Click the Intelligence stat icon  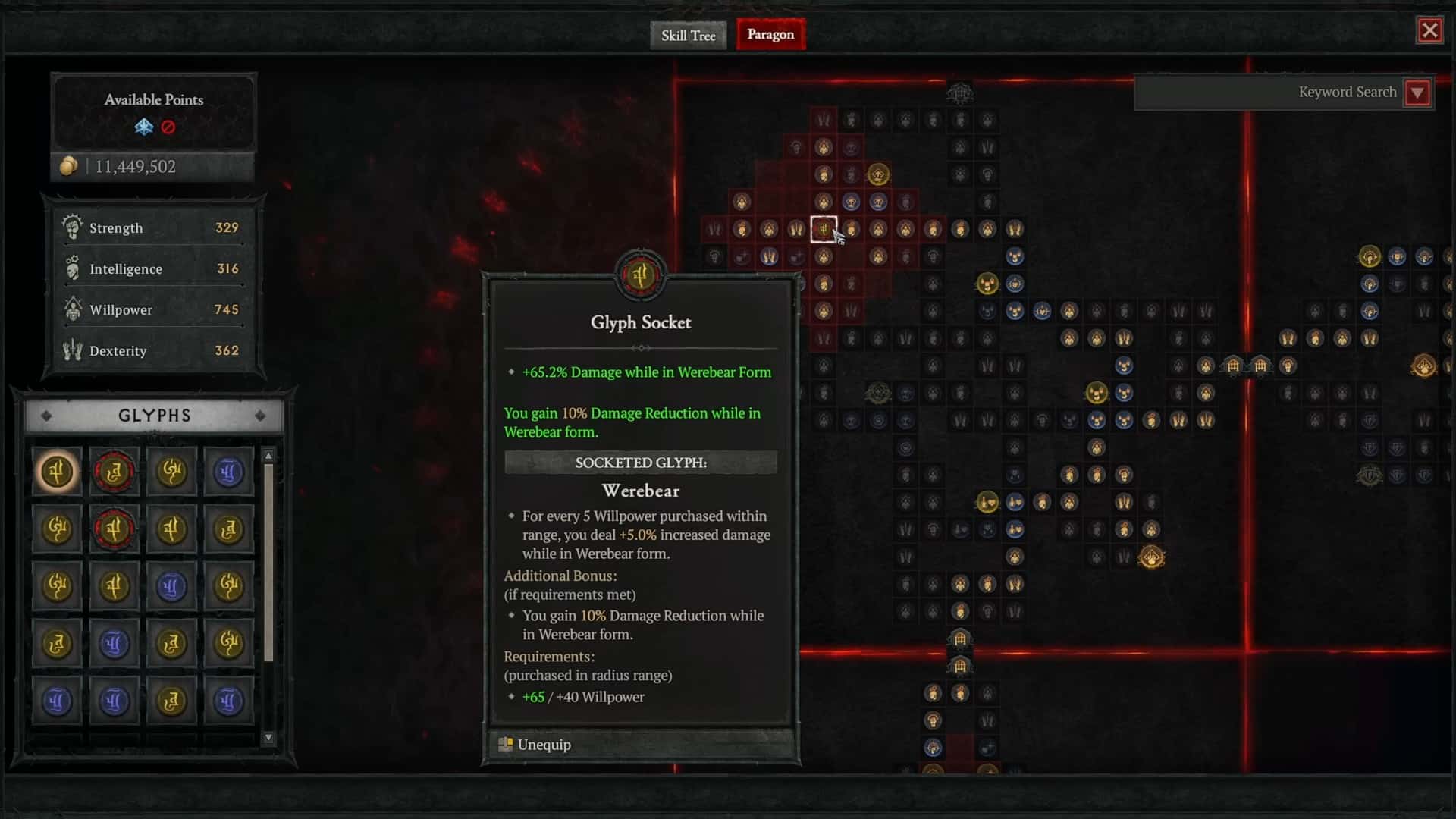(72, 268)
